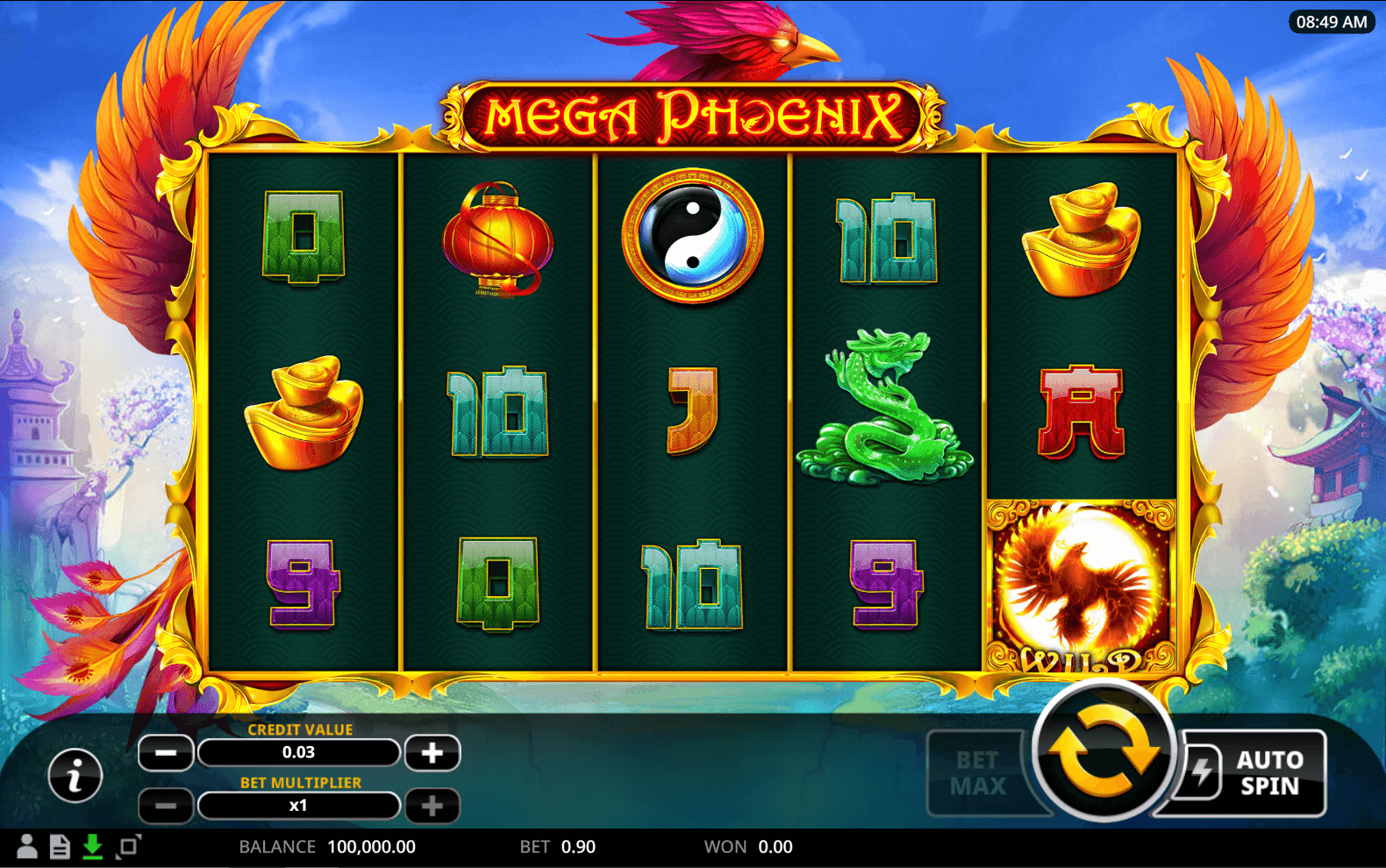
Task: Click the Credit Value field showing 0.03
Action: (x=299, y=752)
